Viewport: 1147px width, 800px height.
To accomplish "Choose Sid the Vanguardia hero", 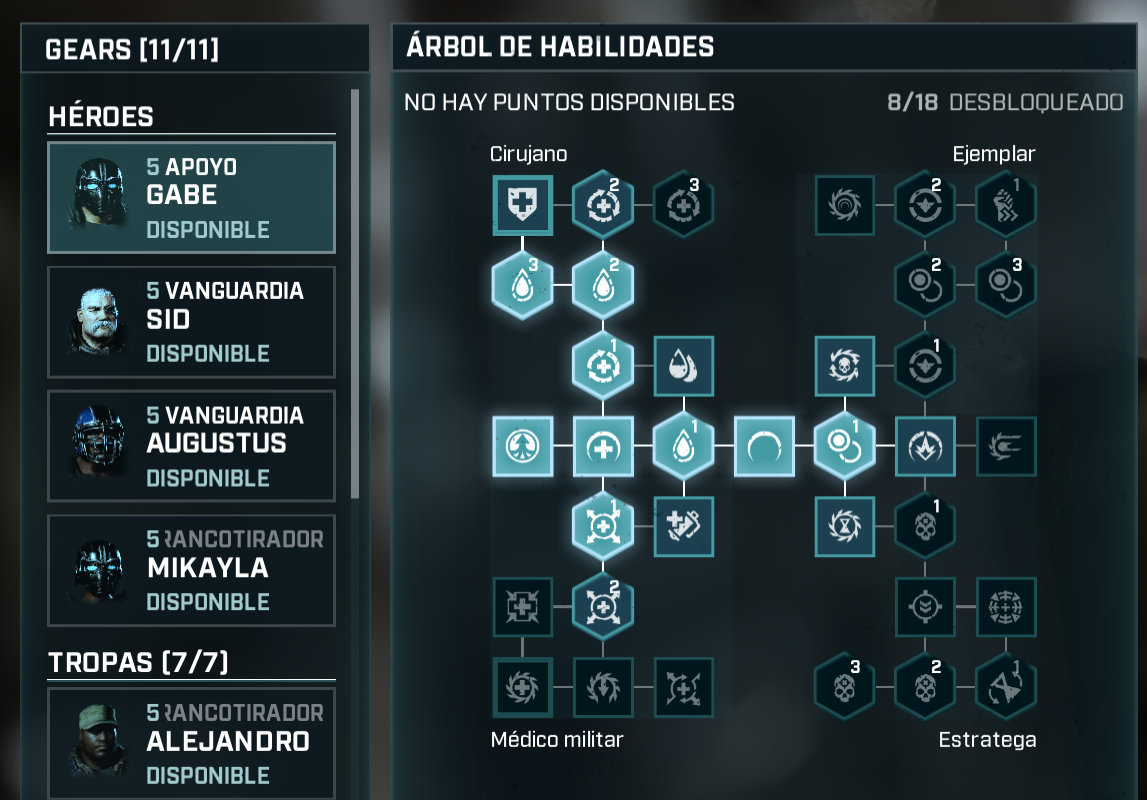I will [x=191, y=322].
